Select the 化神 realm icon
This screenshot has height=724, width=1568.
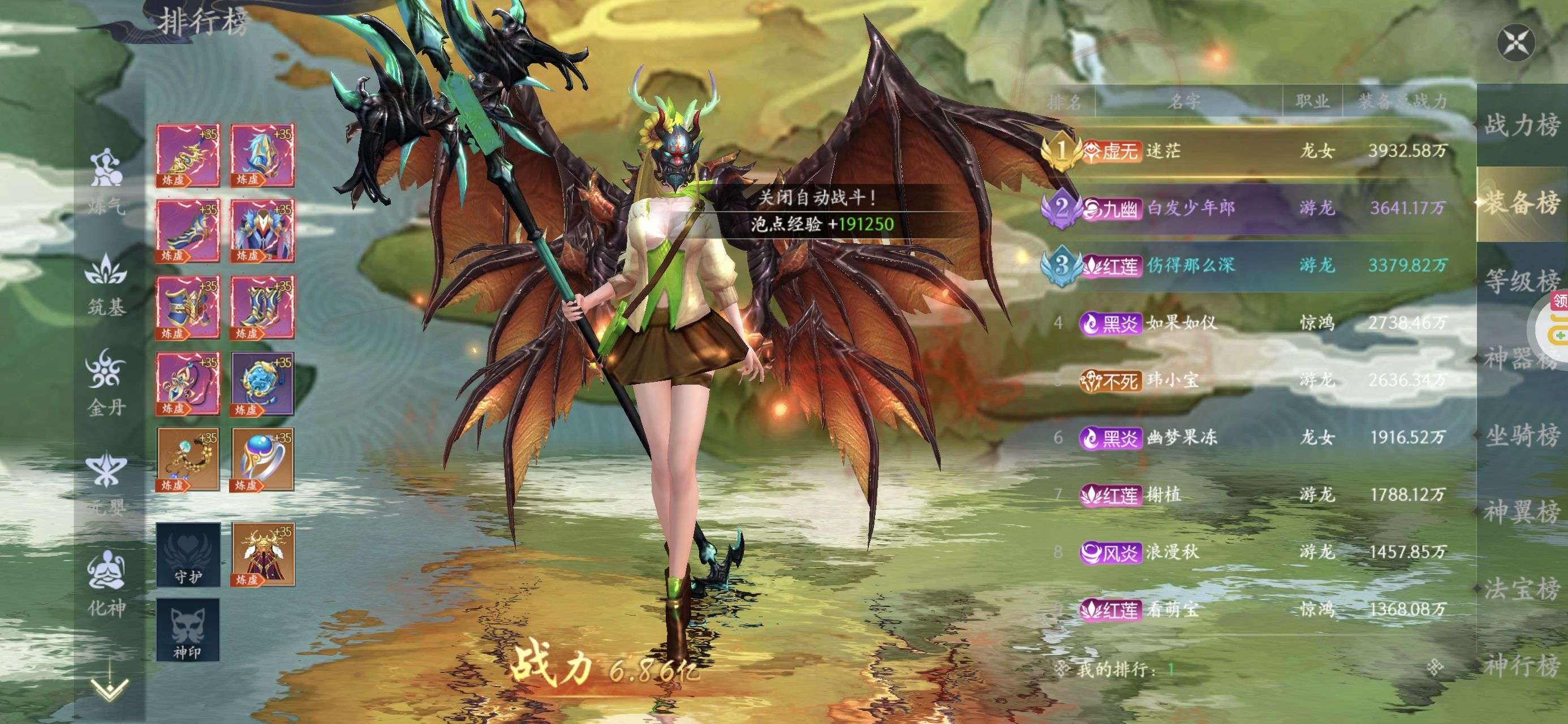coord(106,583)
